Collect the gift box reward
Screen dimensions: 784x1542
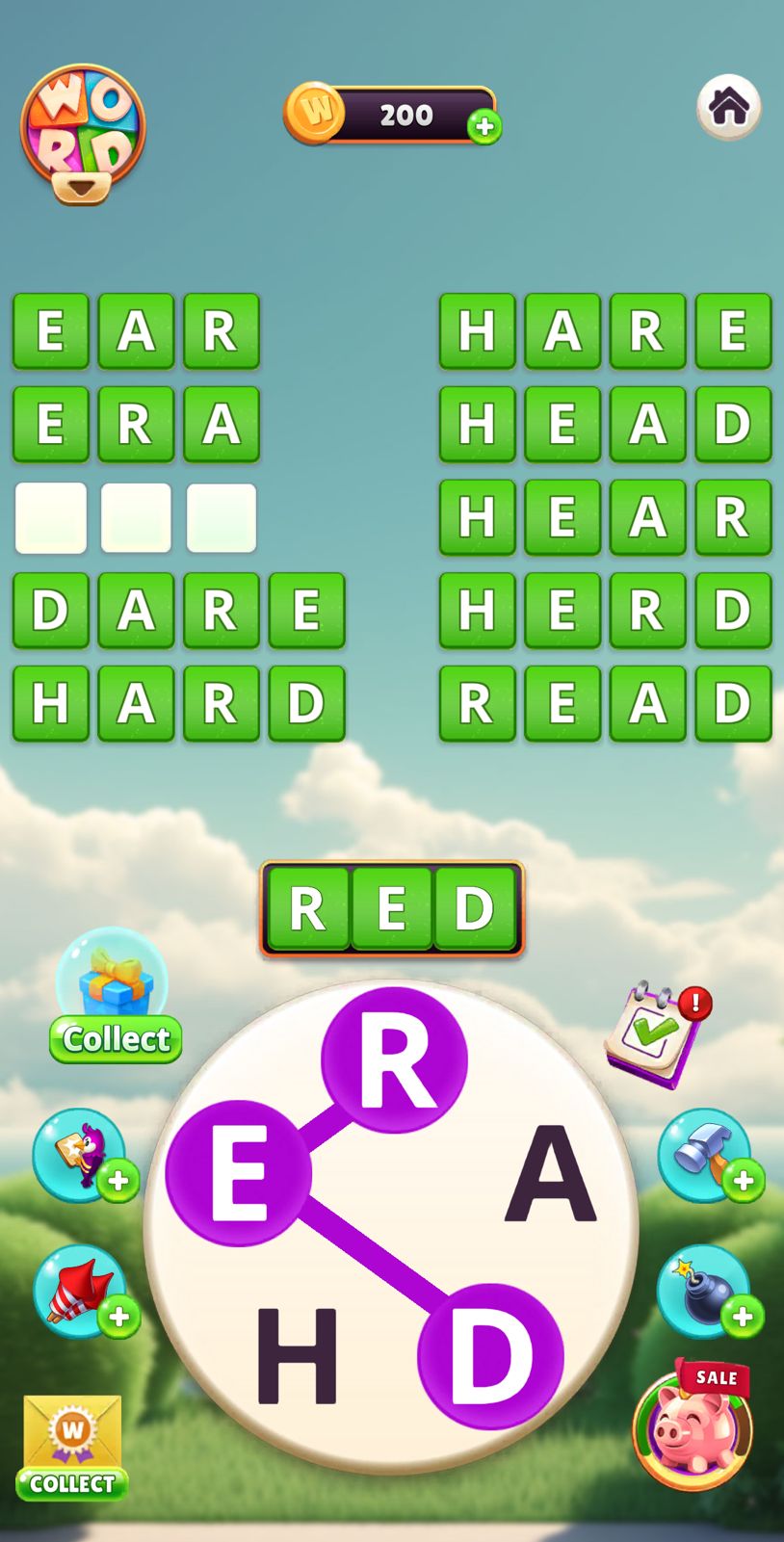[x=115, y=997]
